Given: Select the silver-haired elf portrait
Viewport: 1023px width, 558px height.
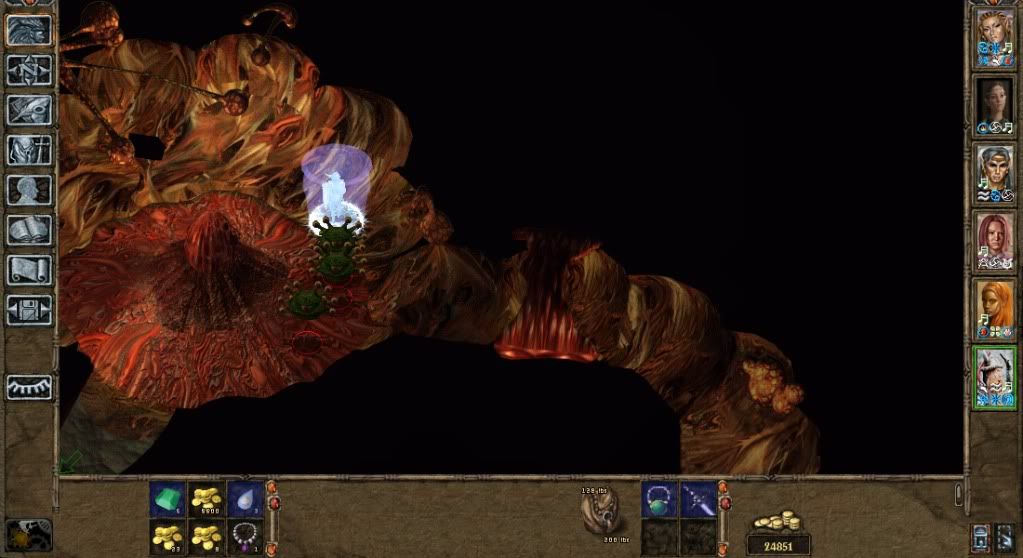Looking at the screenshot, I should point(995,174).
